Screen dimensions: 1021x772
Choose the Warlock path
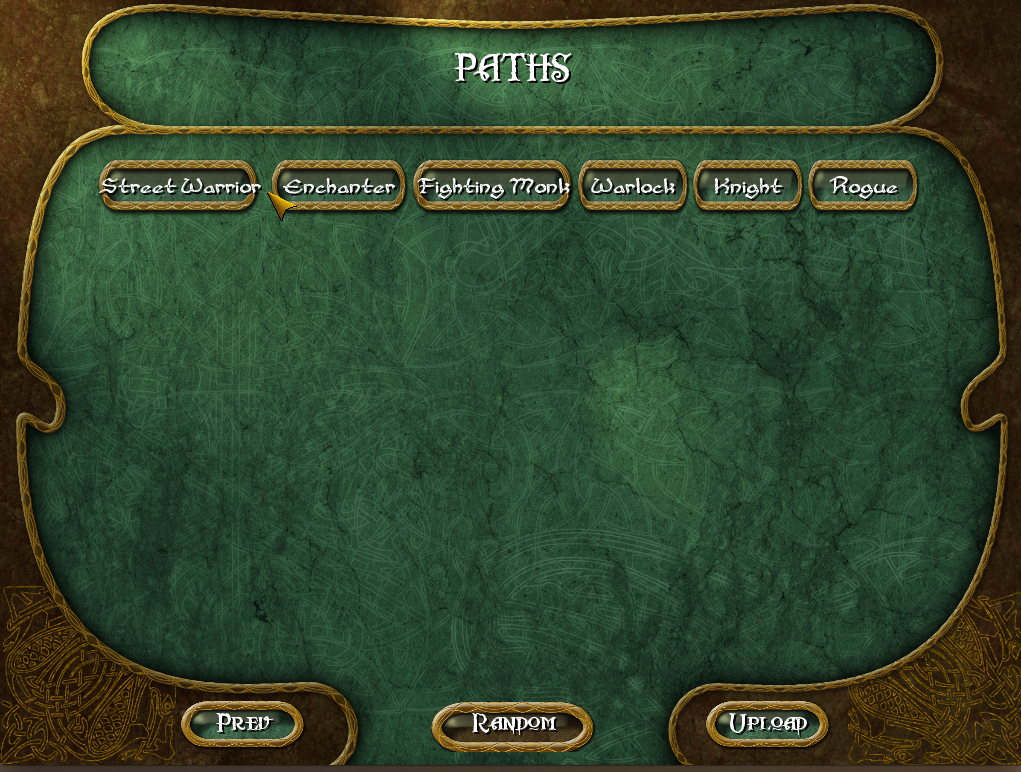[633, 186]
